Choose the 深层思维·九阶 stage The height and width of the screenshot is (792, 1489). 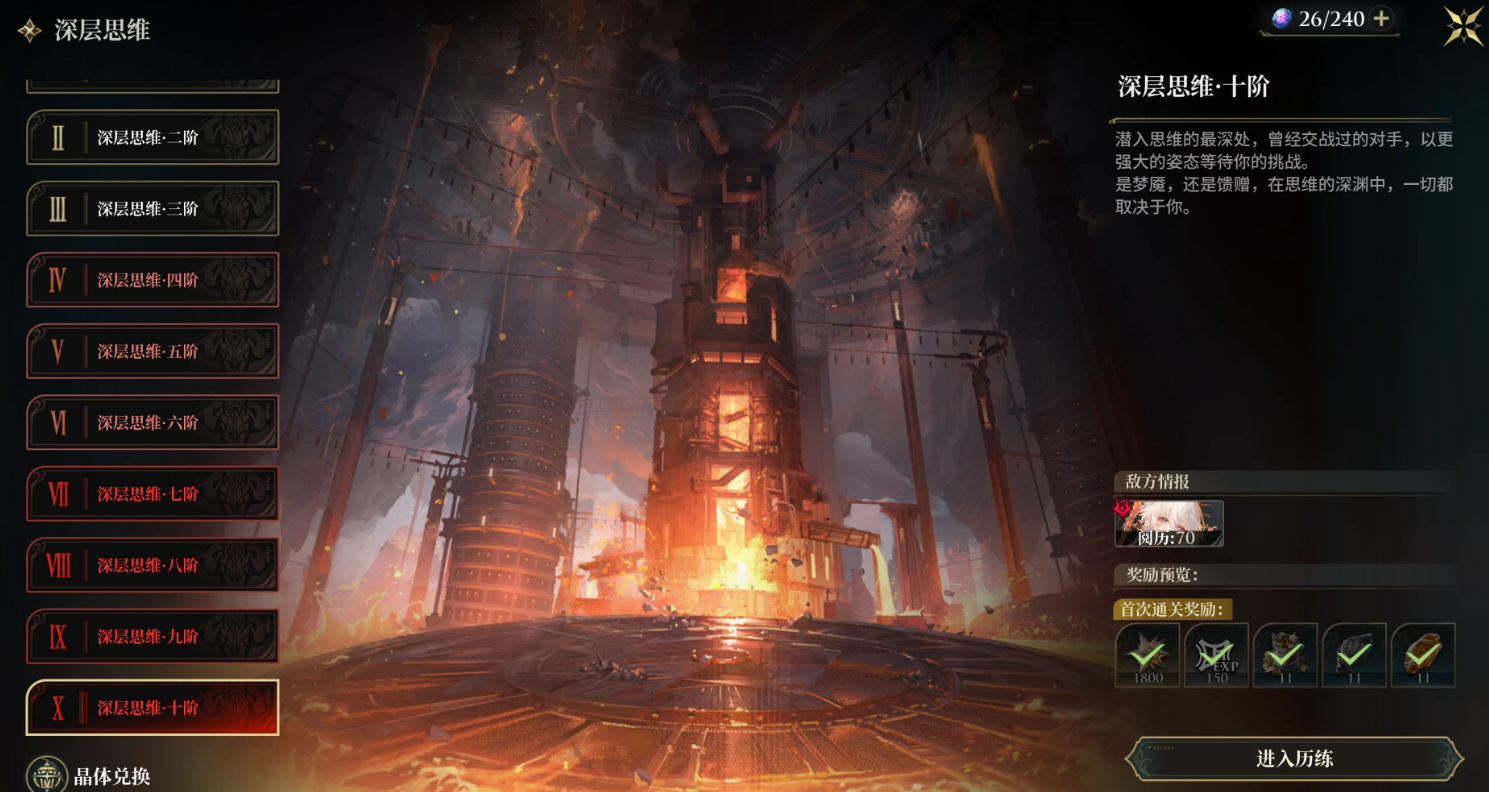click(152, 636)
